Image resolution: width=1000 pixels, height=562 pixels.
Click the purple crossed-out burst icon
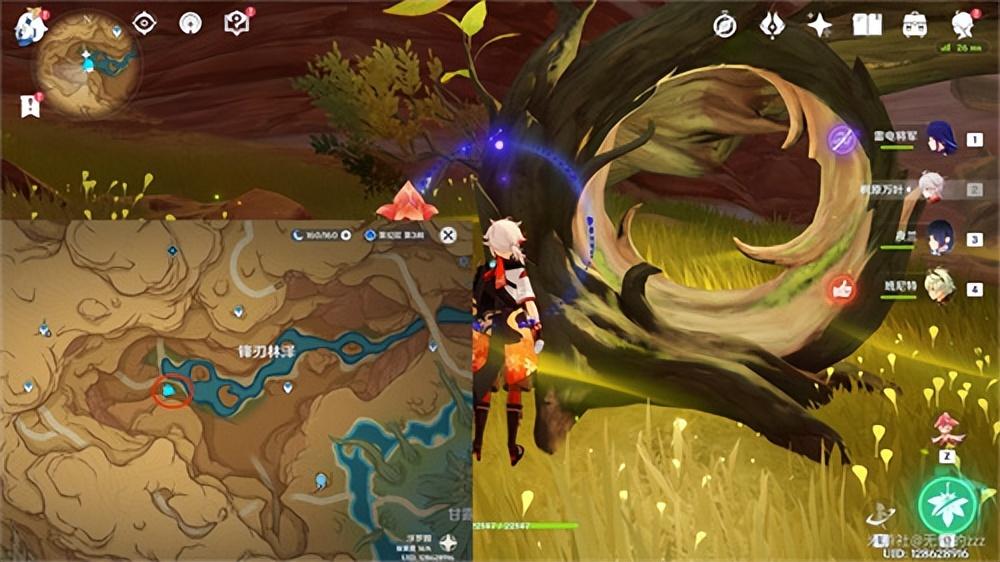click(843, 140)
